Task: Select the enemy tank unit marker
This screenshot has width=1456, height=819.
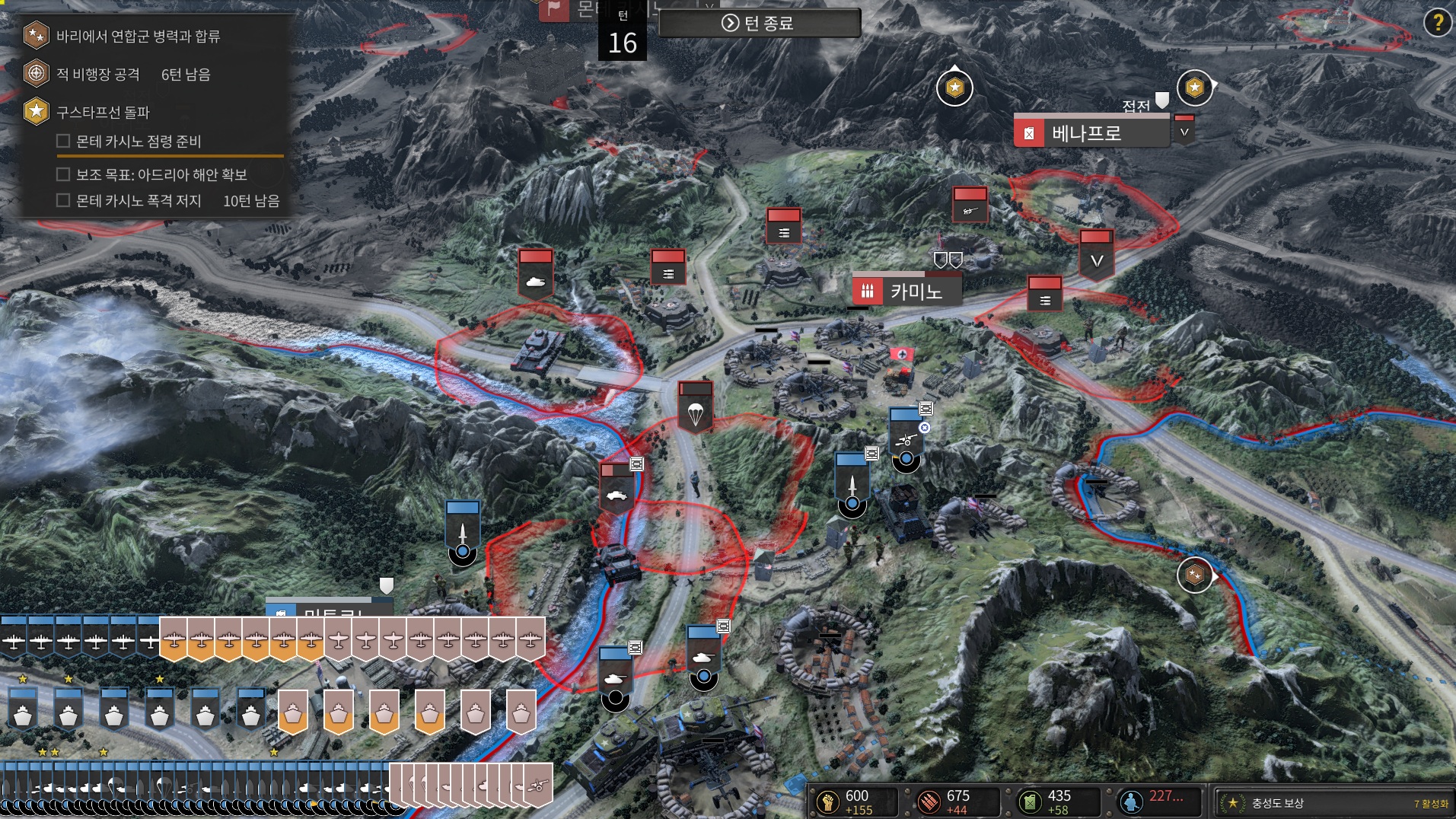Action: click(536, 274)
